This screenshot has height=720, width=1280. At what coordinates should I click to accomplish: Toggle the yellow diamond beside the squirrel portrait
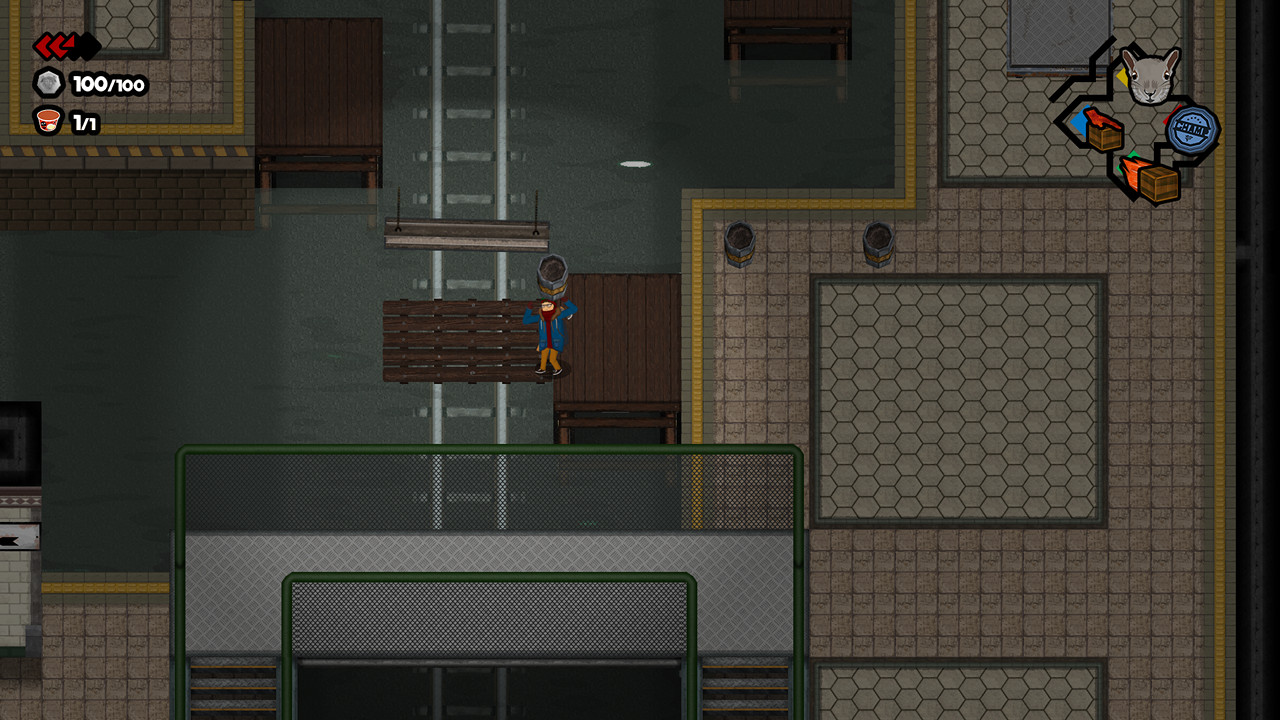(1122, 76)
